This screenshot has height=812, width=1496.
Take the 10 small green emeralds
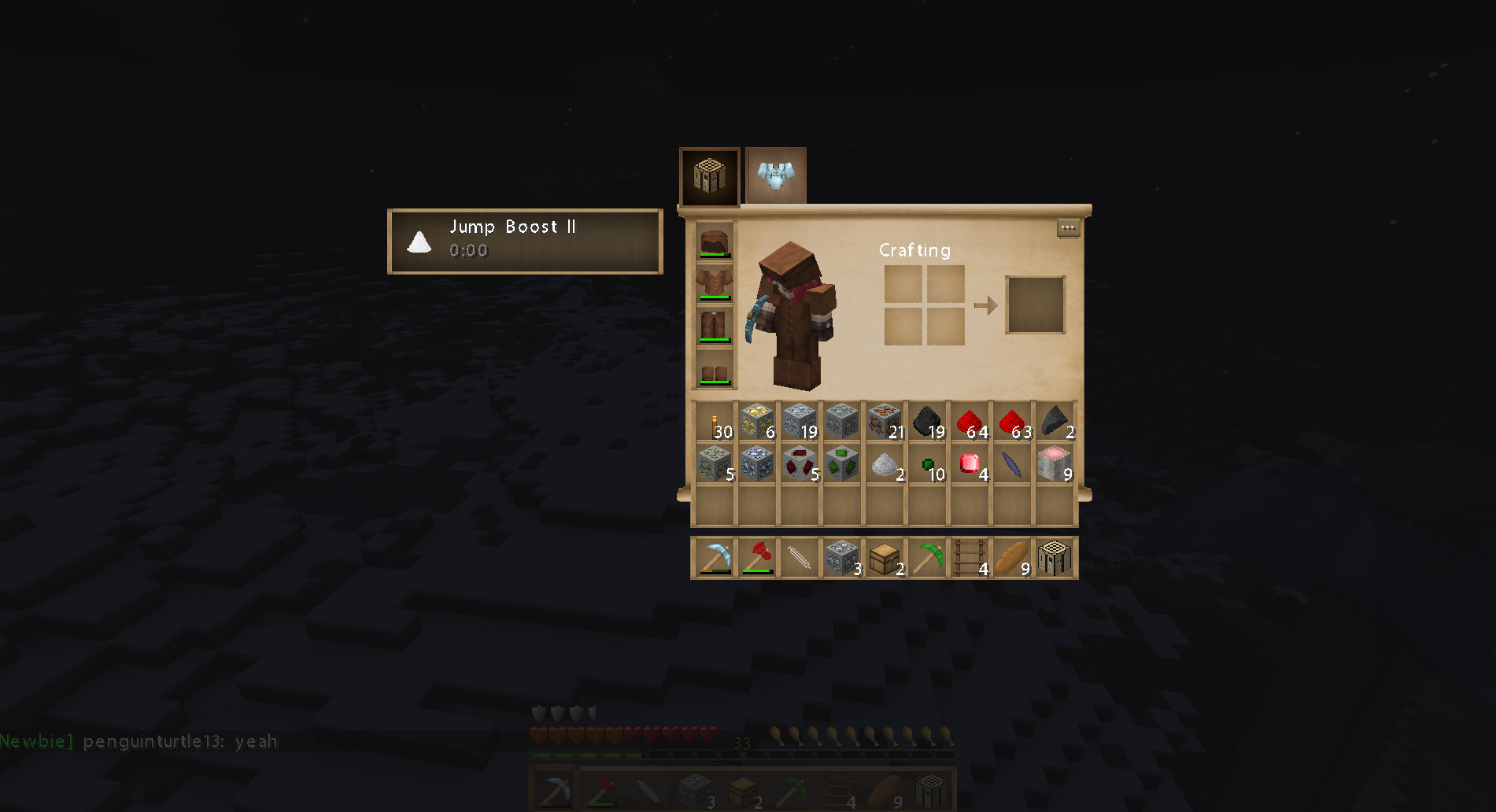[927, 465]
